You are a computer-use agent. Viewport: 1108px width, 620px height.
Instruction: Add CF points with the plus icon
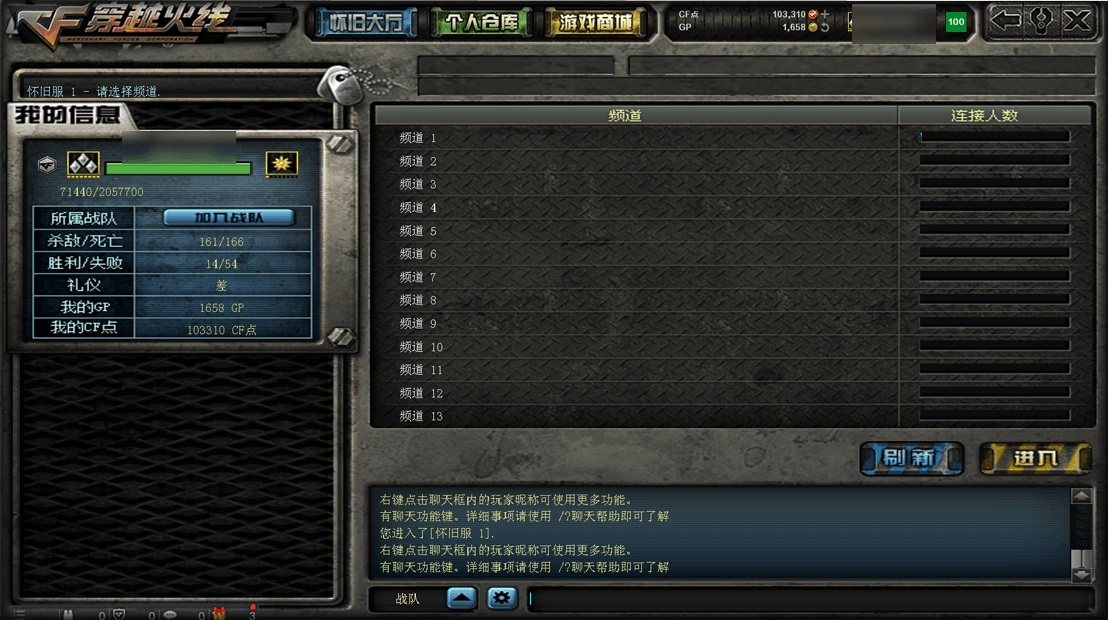tap(825, 15)
